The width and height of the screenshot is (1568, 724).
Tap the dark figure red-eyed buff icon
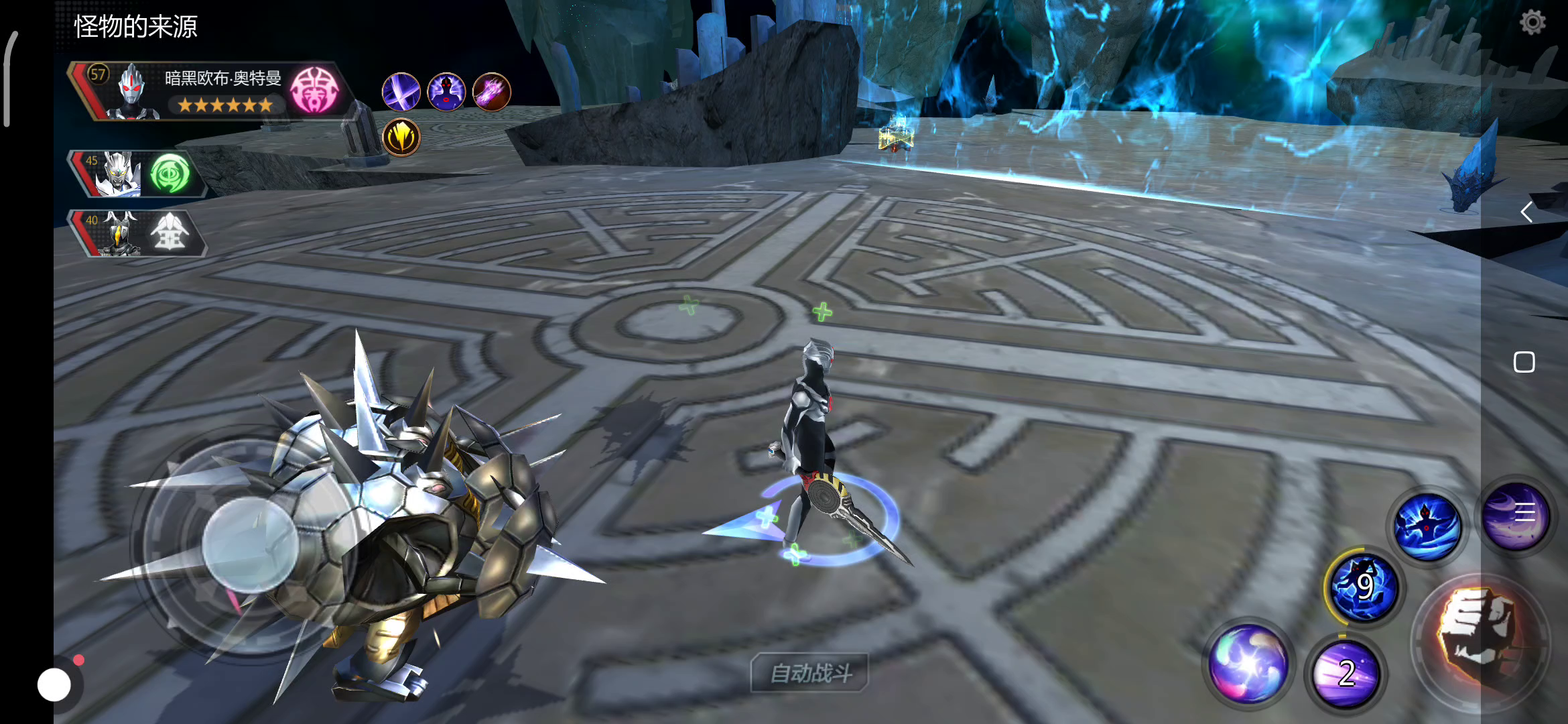pyautogui.click(x=446, y=92)
